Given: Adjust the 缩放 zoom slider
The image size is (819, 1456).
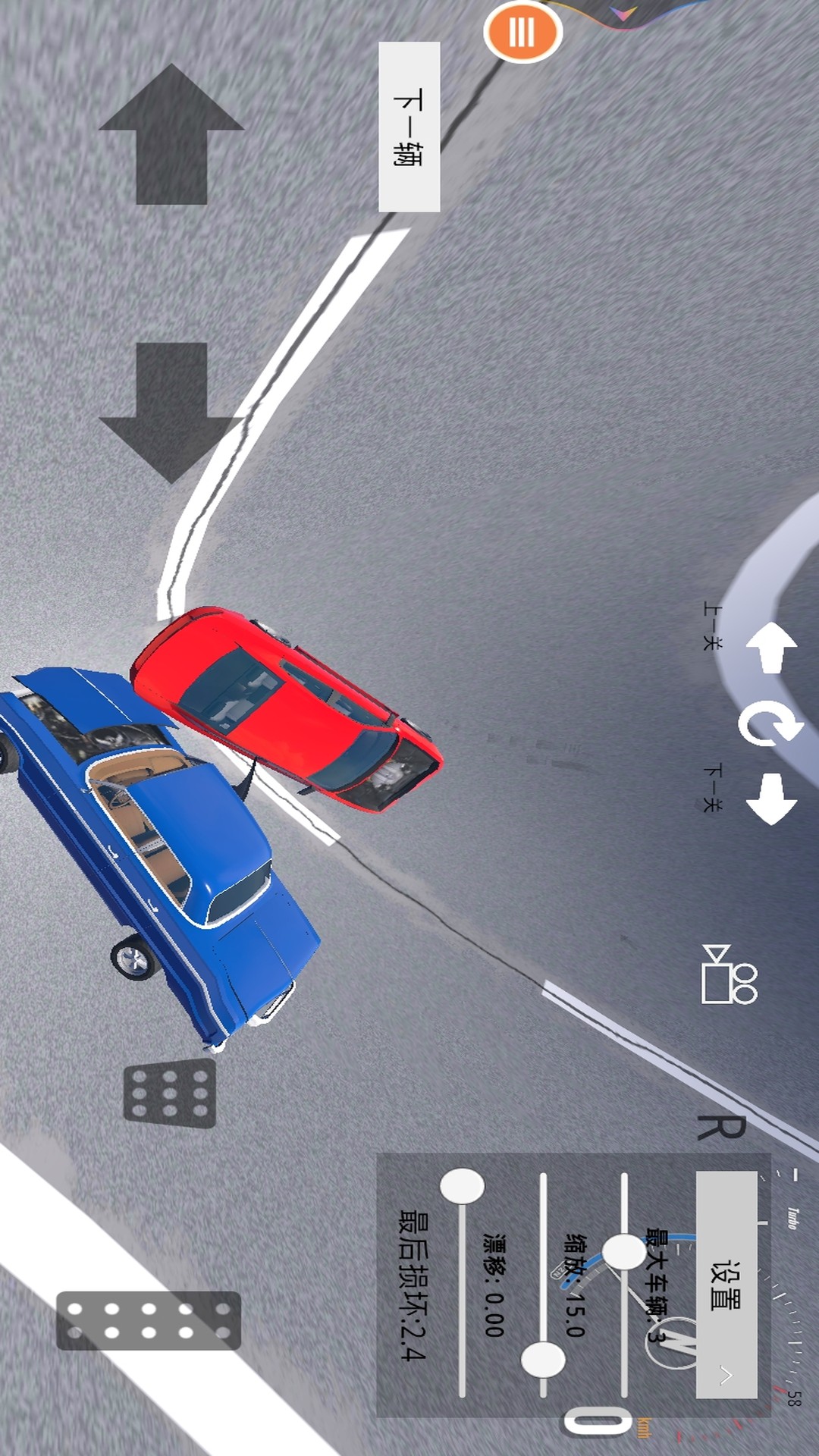Looking at the screenshot, I should click(x=543, y=1360).
